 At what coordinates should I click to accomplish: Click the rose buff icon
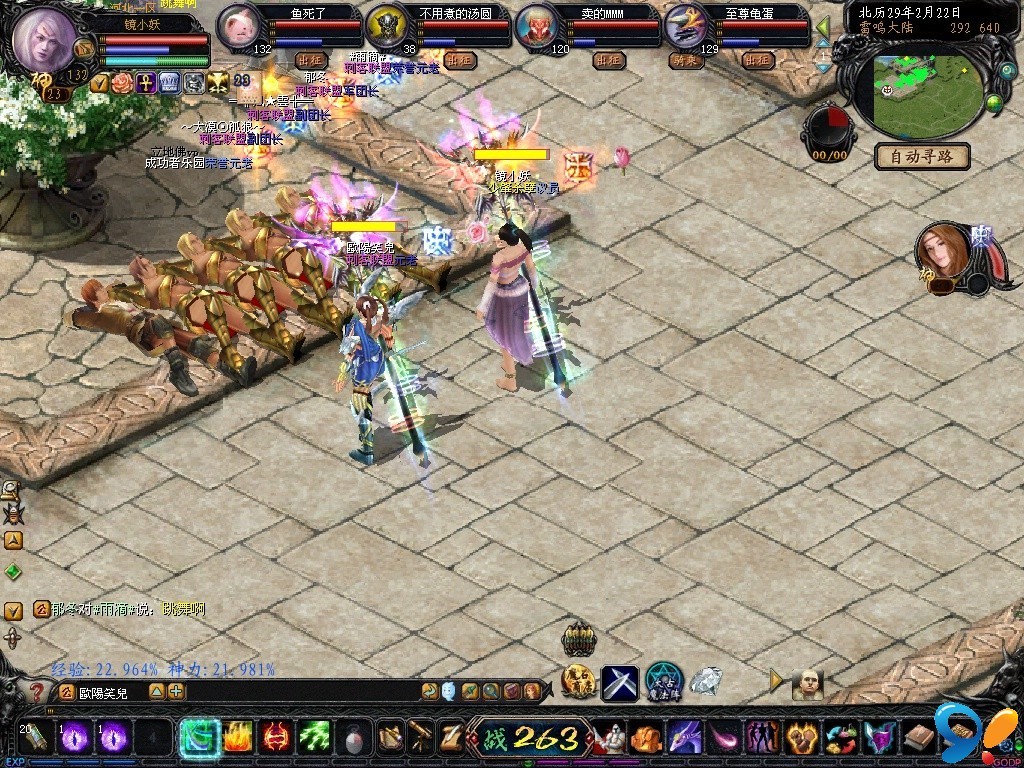click(x=122, y=83)
